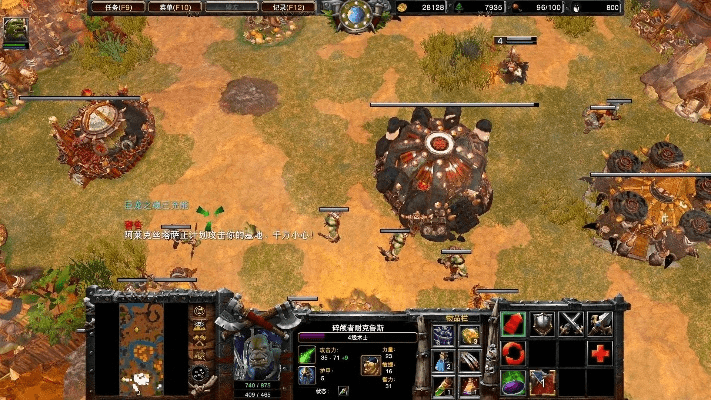Open hero skills with the red cross
Image resolution: width=711 pixels, height=400 pixels.
[600, 352]
